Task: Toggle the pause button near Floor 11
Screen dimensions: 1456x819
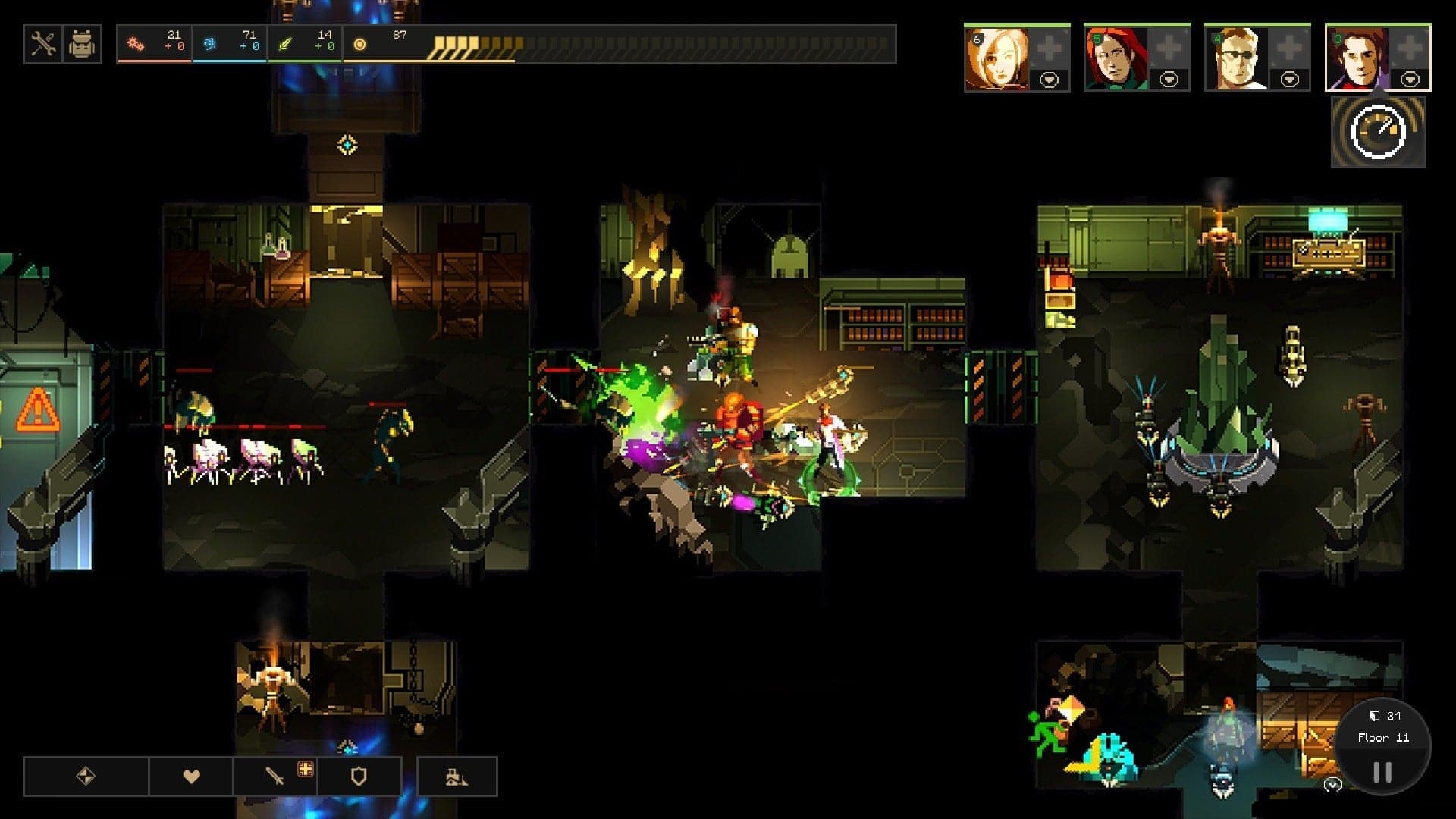Action: 1382,770
